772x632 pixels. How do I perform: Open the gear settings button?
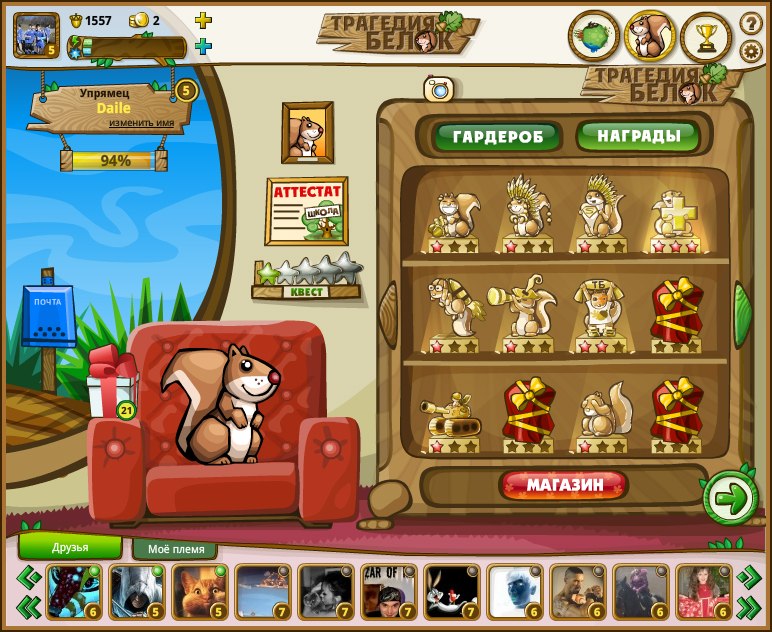[x=750, y=51]
